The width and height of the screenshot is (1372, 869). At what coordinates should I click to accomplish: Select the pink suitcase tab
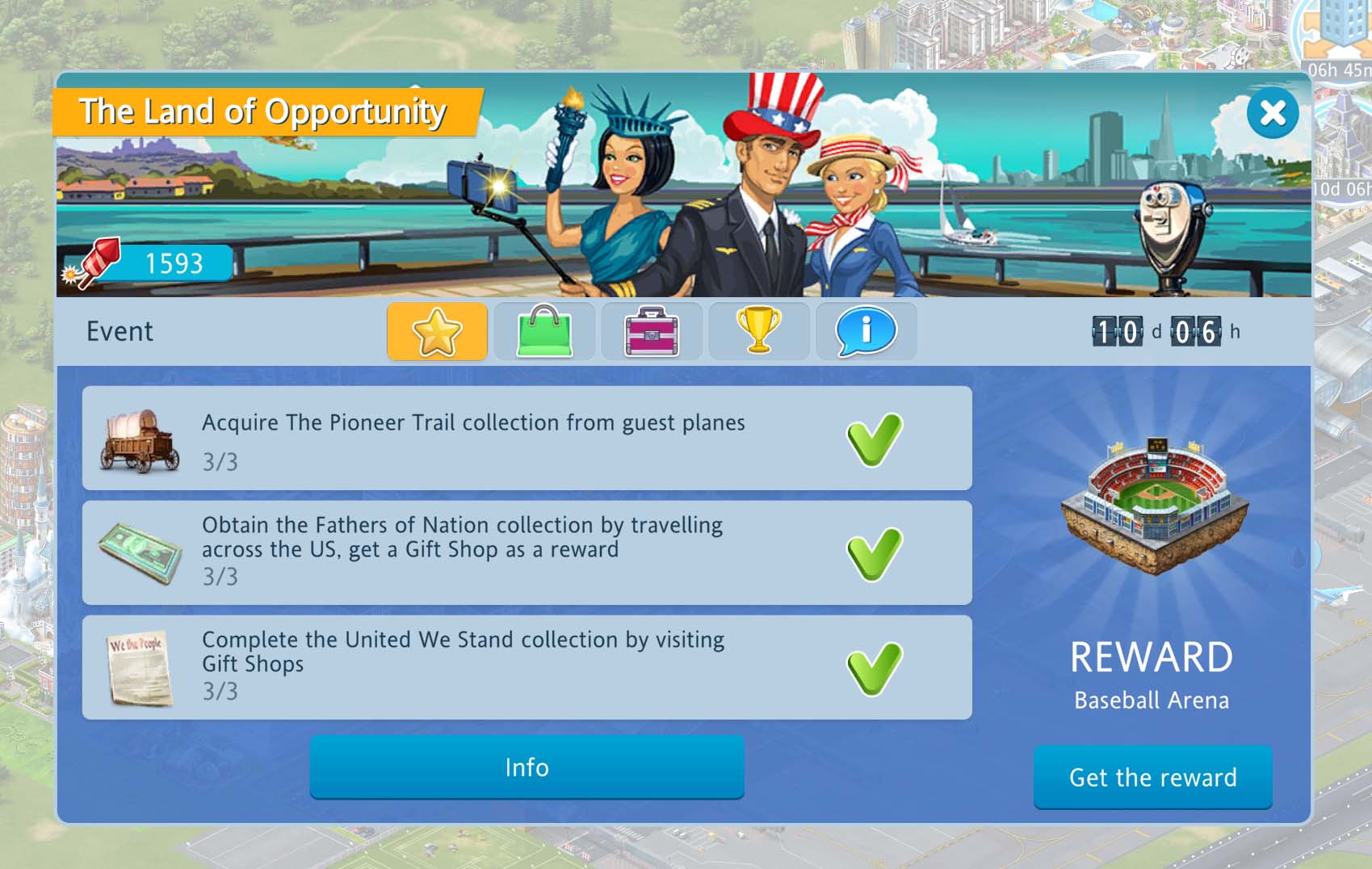click(652, 331)
